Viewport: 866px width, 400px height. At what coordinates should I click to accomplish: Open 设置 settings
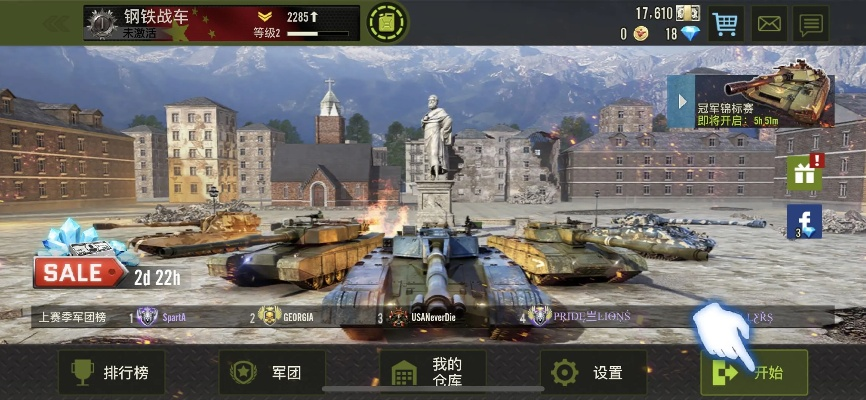click(x=593, y=373)
